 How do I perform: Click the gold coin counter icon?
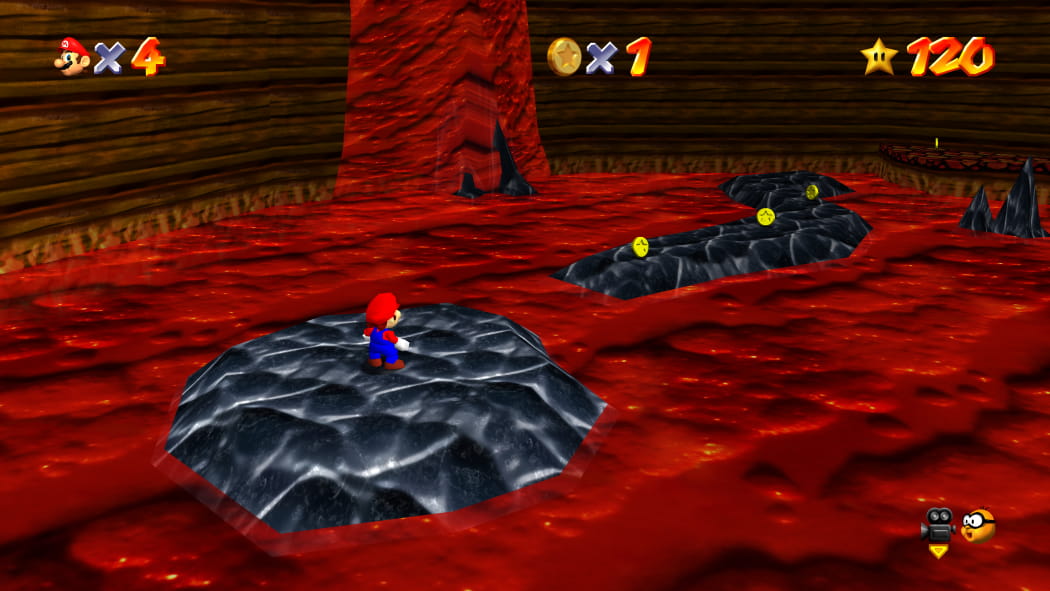point(564,56)
